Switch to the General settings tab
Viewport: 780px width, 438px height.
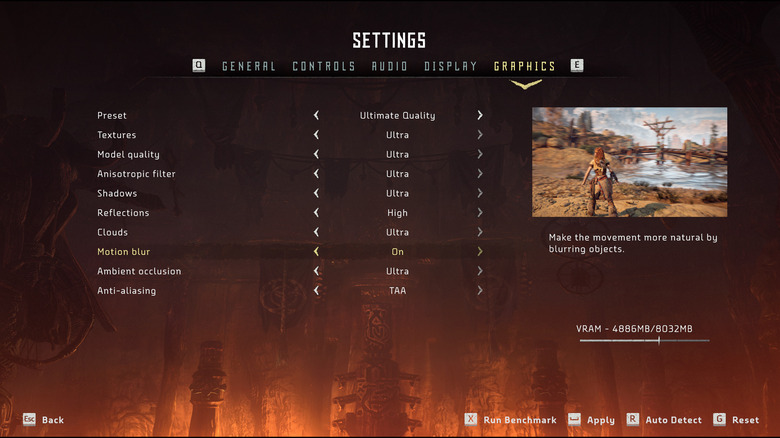click(x=248, y=67)
